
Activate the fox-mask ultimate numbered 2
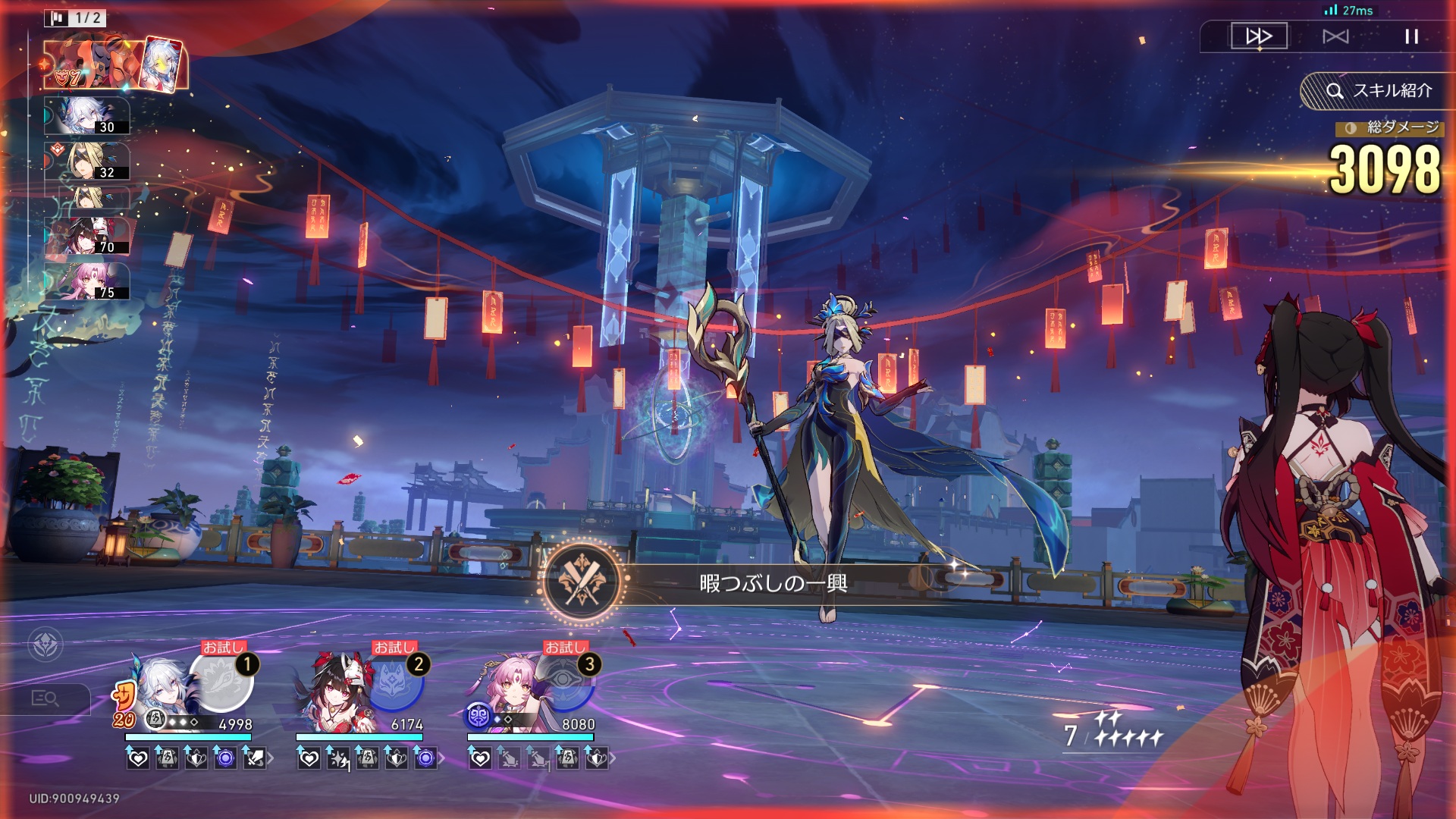click(x=393, y=680)
